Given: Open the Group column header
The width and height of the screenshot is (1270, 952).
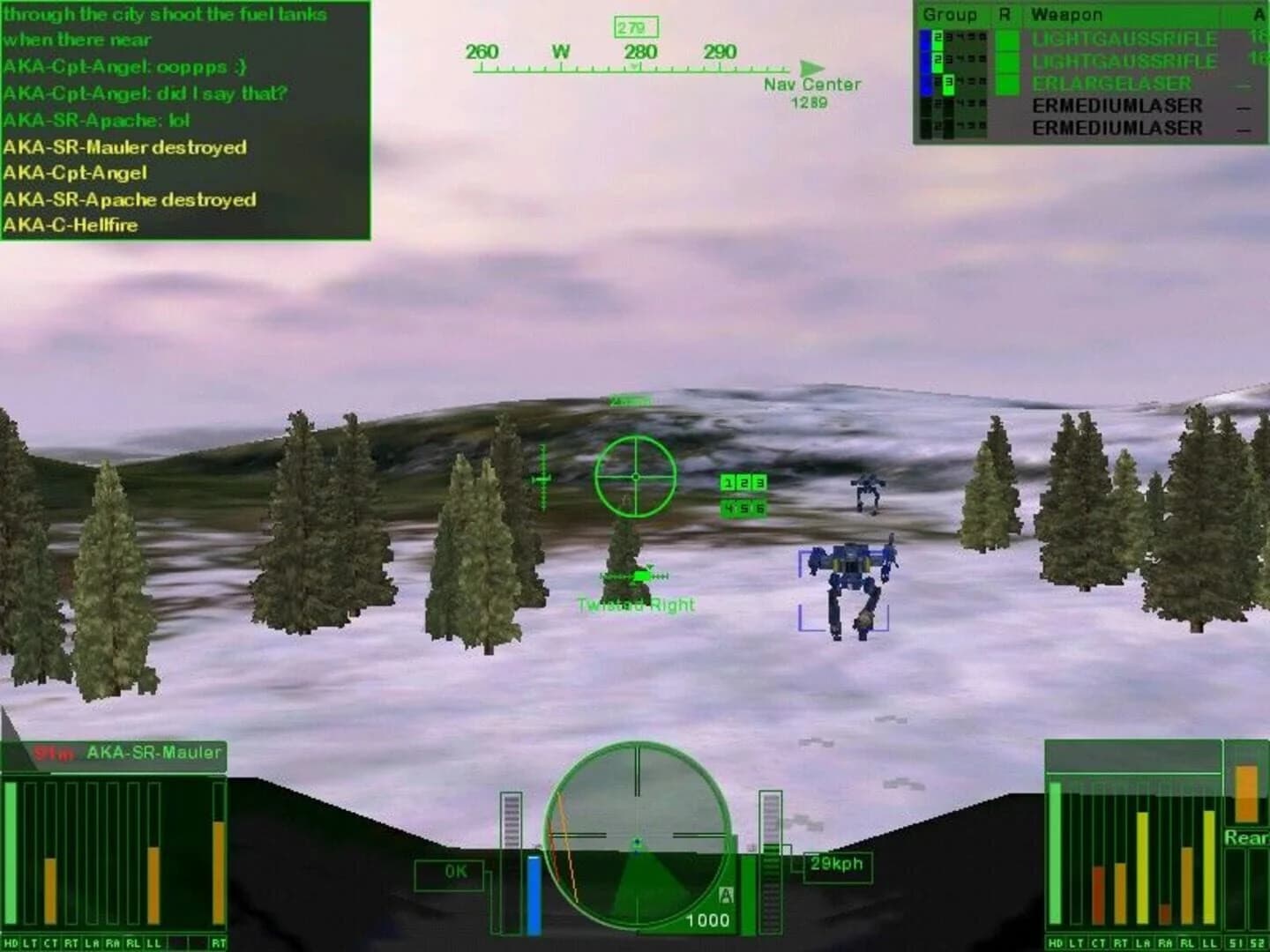Looking at the screenshot, I should pyautogui.click(x=950, y=14).
